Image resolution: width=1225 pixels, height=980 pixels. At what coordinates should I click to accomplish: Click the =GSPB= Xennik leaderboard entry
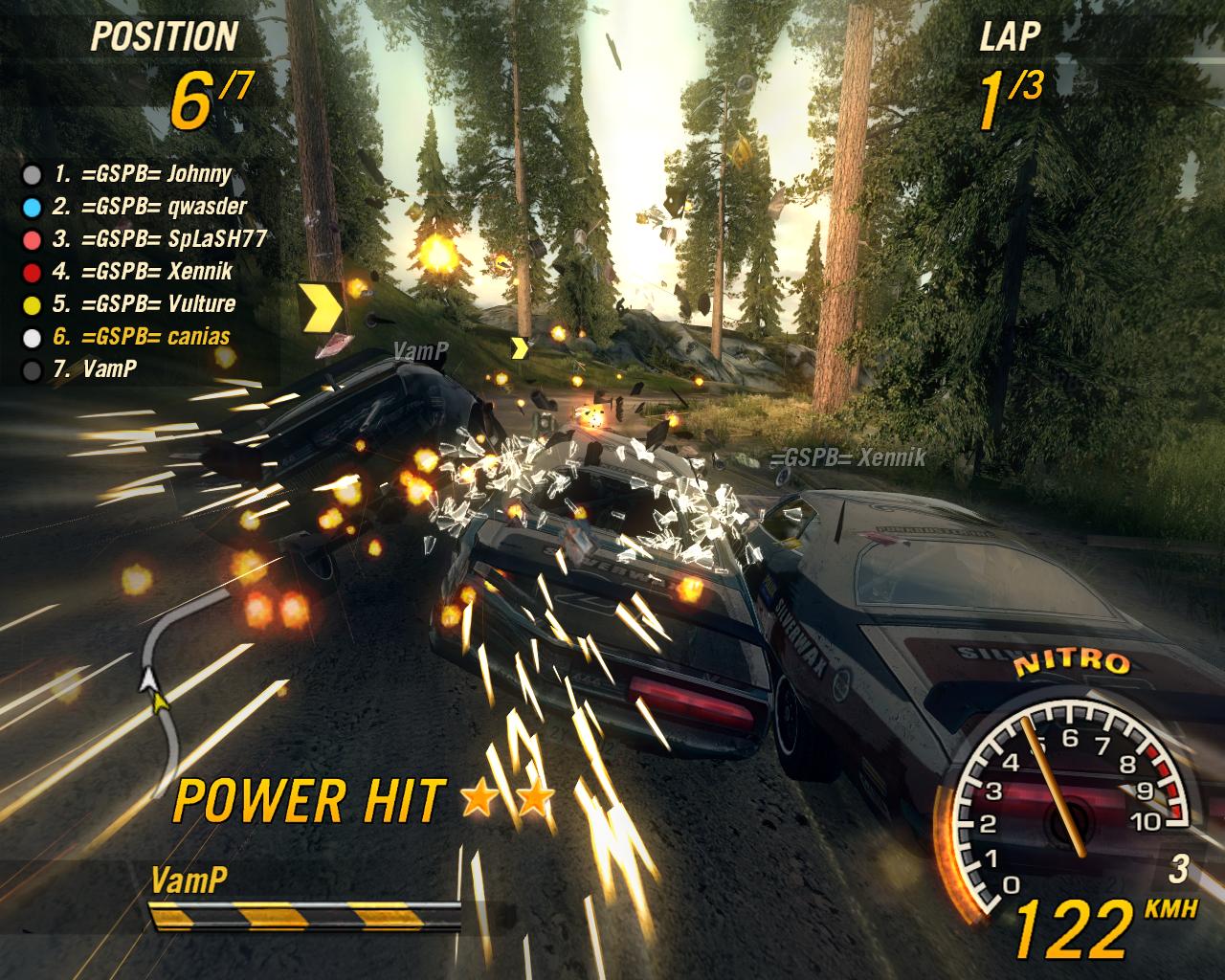tap(144, 272)
